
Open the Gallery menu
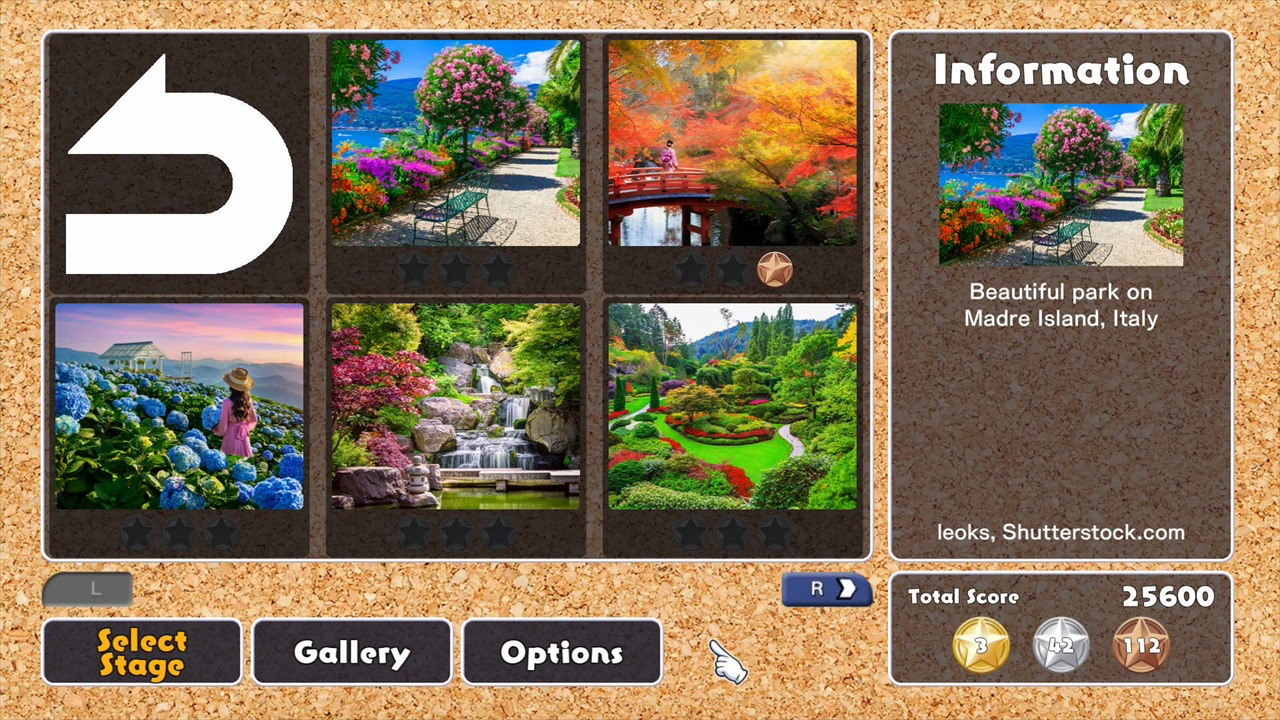(351, 652)
